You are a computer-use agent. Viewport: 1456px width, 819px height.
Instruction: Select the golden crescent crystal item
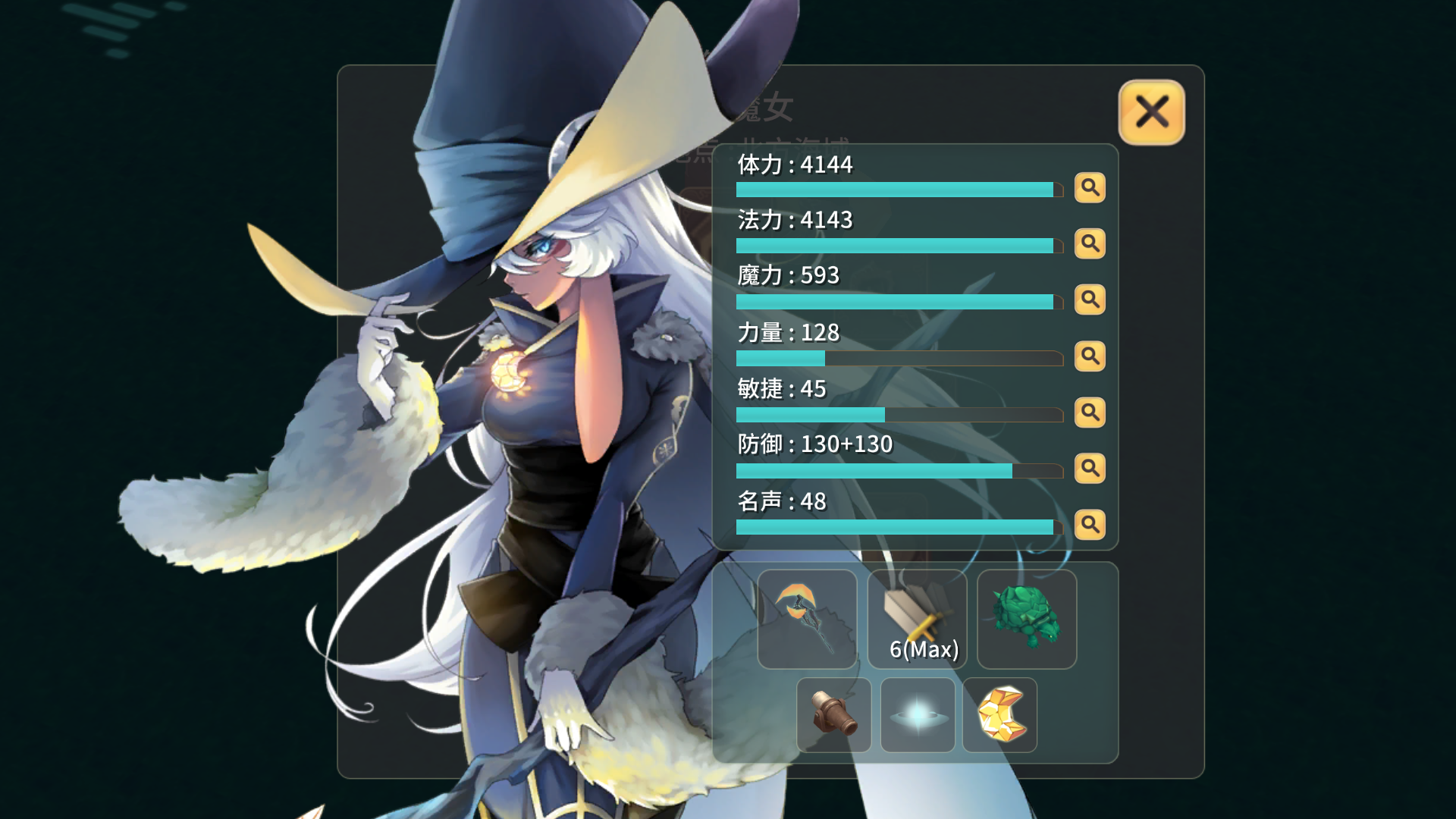coord(999,714)
